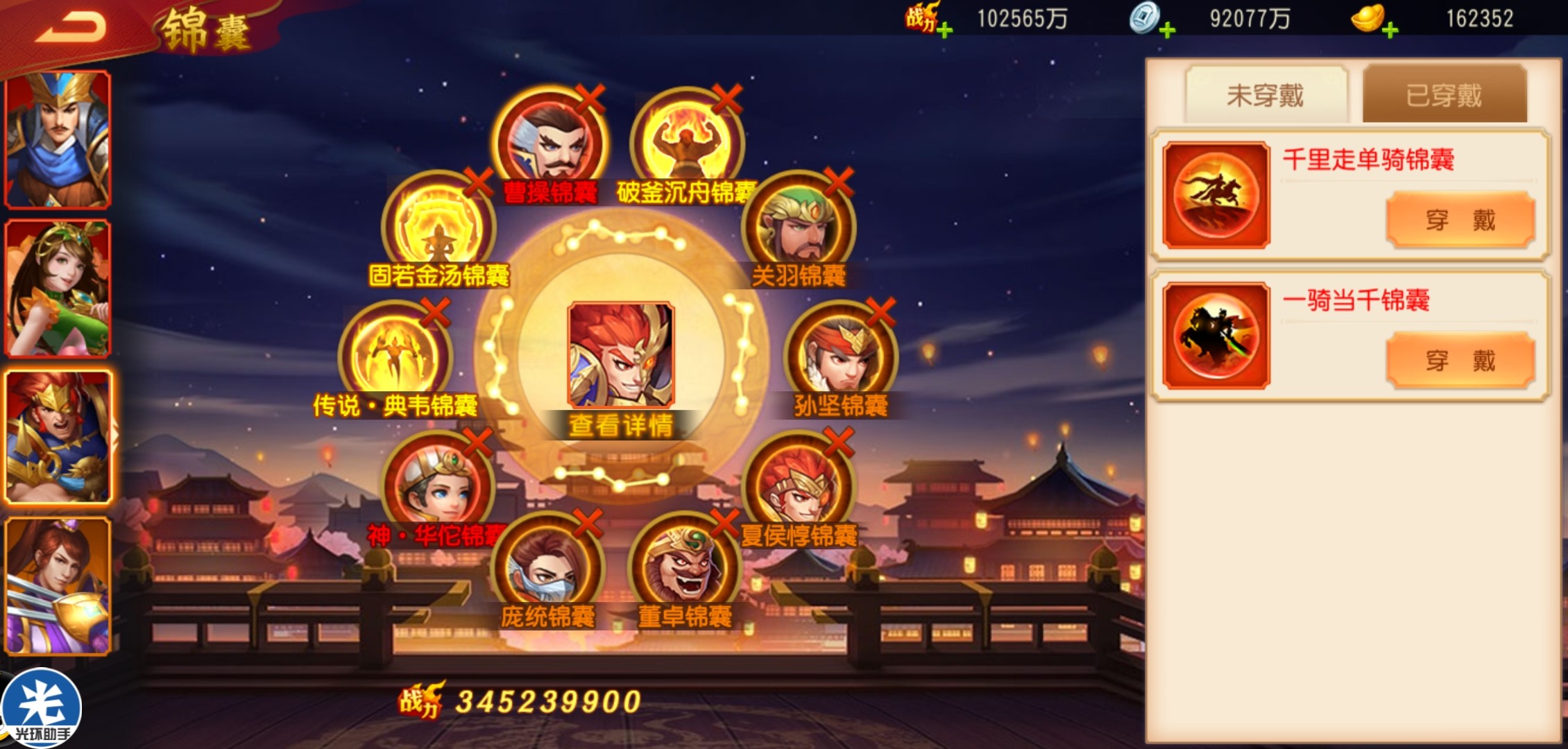
Task: Select the 曹操锦囊 slot
Action: click(550, 144)
